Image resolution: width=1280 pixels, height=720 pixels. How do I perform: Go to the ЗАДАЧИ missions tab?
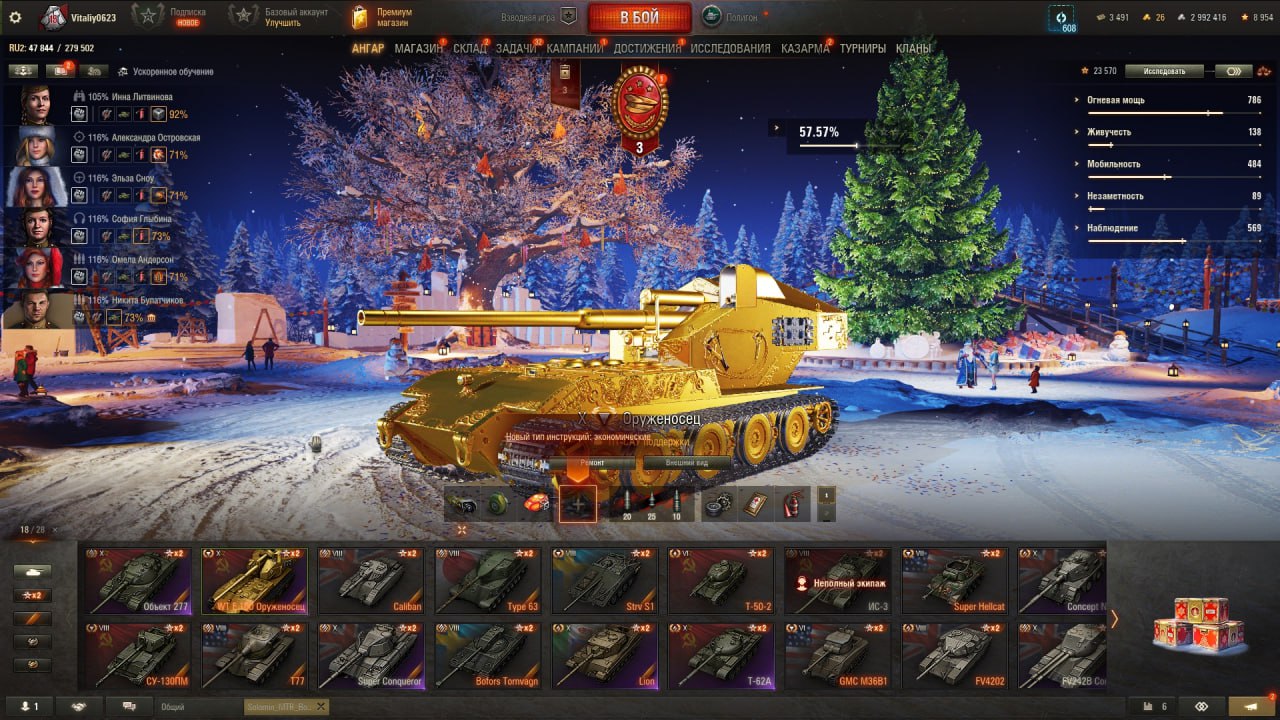pos(515,48)
